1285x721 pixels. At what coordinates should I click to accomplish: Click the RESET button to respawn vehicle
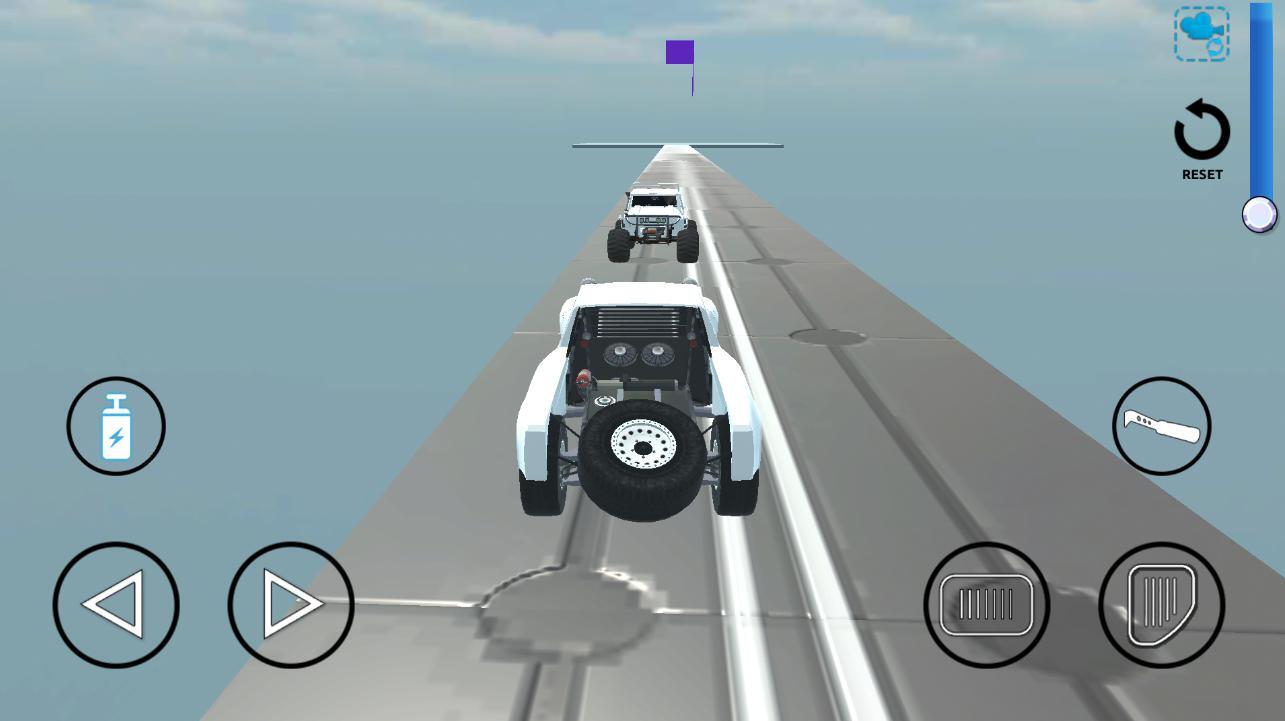click(1201, 140)
